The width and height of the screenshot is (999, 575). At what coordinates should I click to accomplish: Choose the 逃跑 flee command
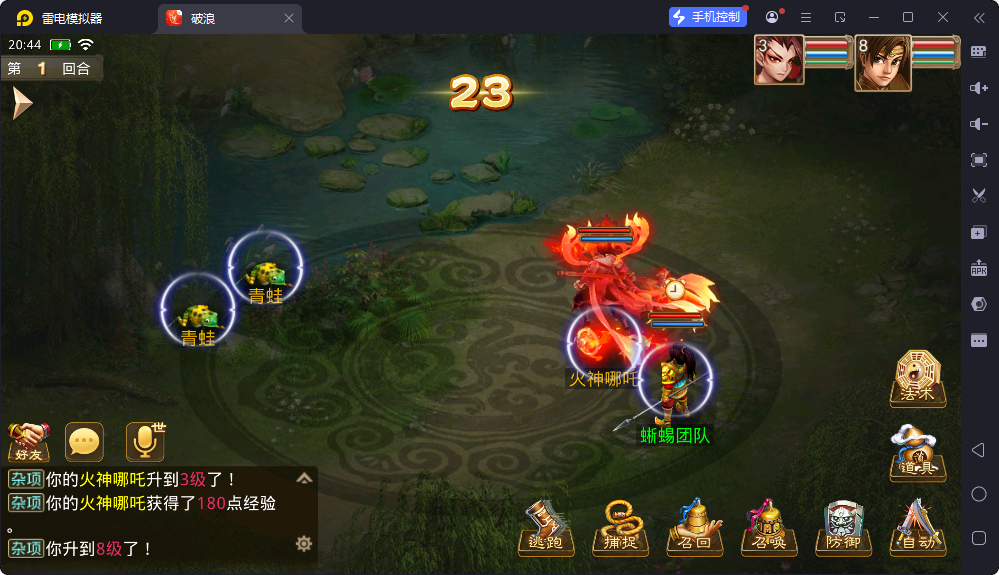point(546,527)
